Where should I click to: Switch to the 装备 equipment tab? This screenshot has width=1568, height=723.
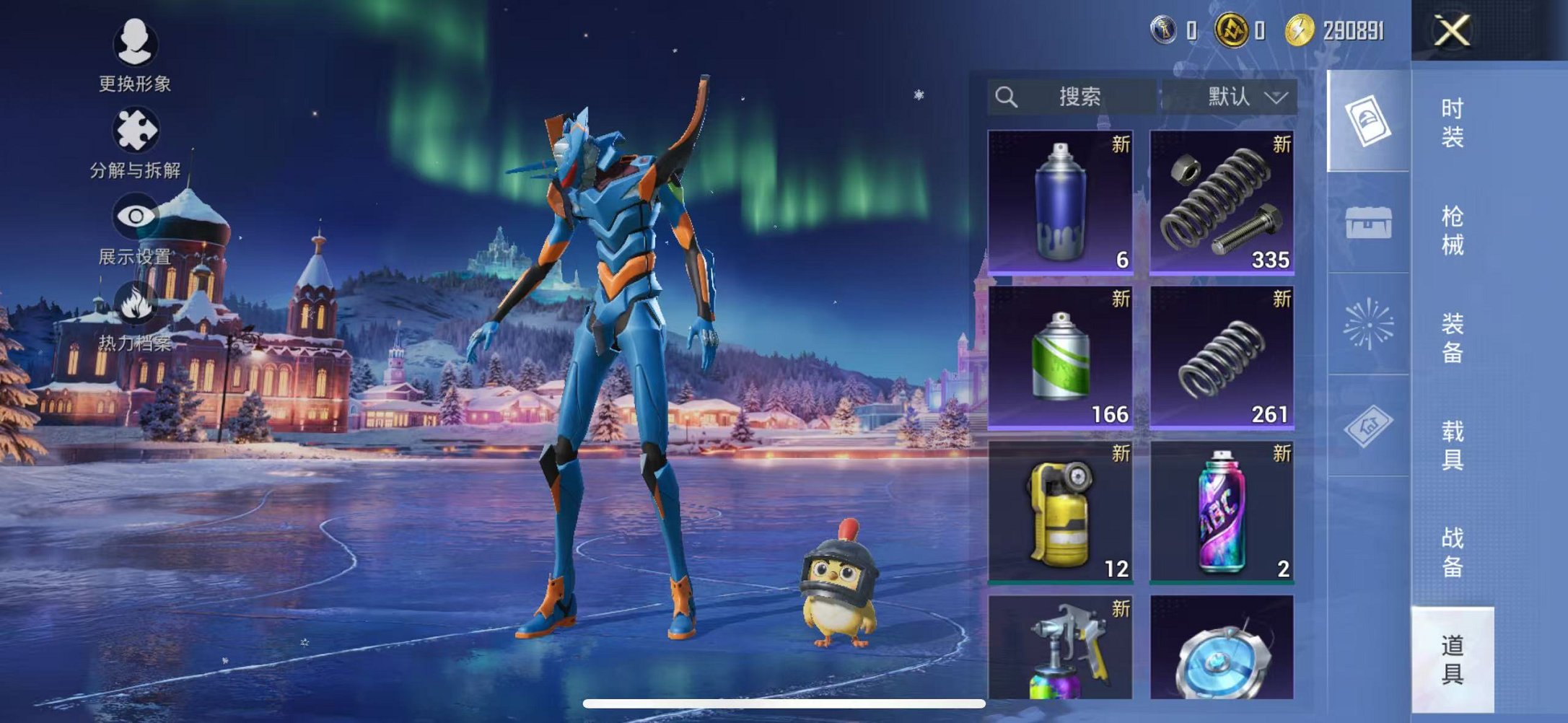1452,338
